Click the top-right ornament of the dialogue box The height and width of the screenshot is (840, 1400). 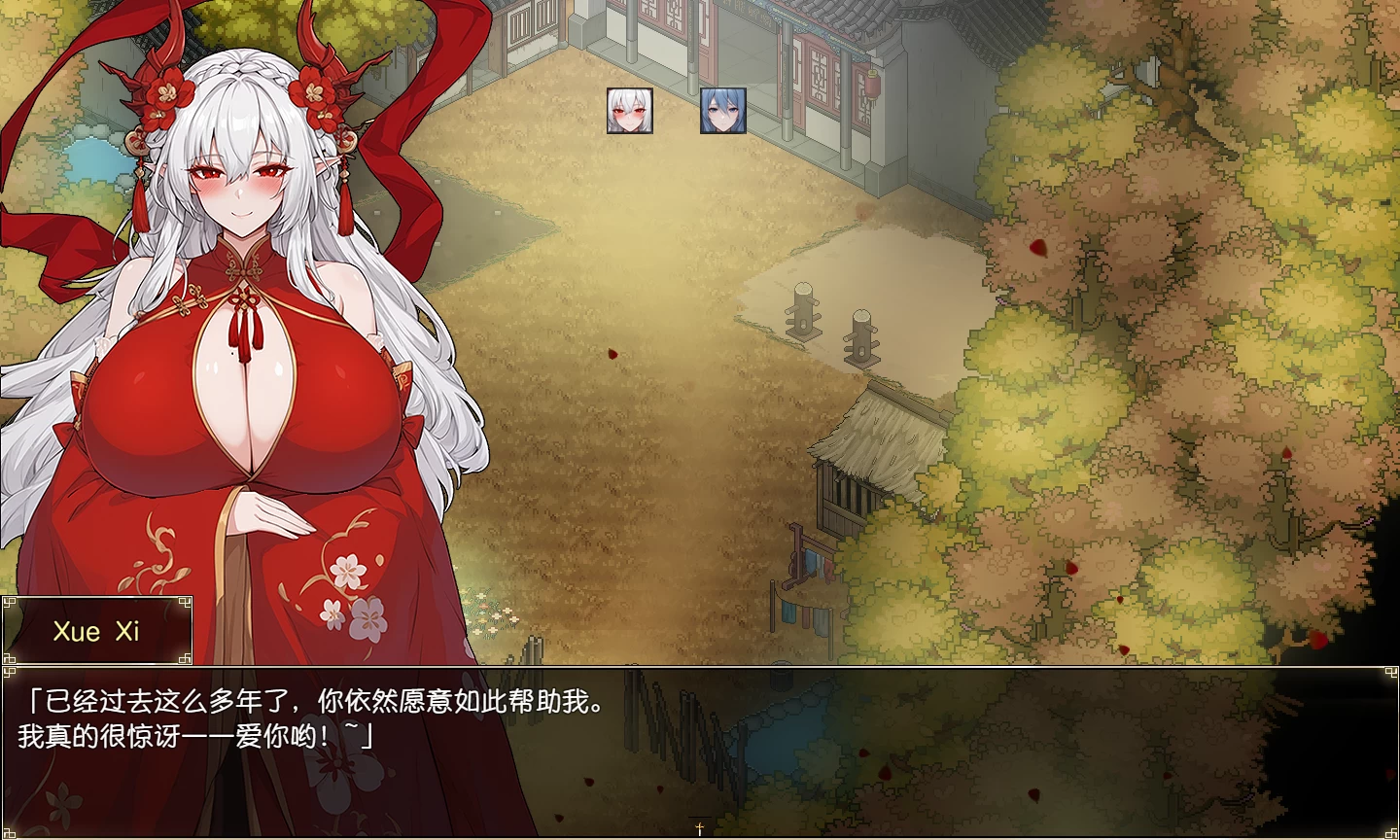tap(1390, 672)
